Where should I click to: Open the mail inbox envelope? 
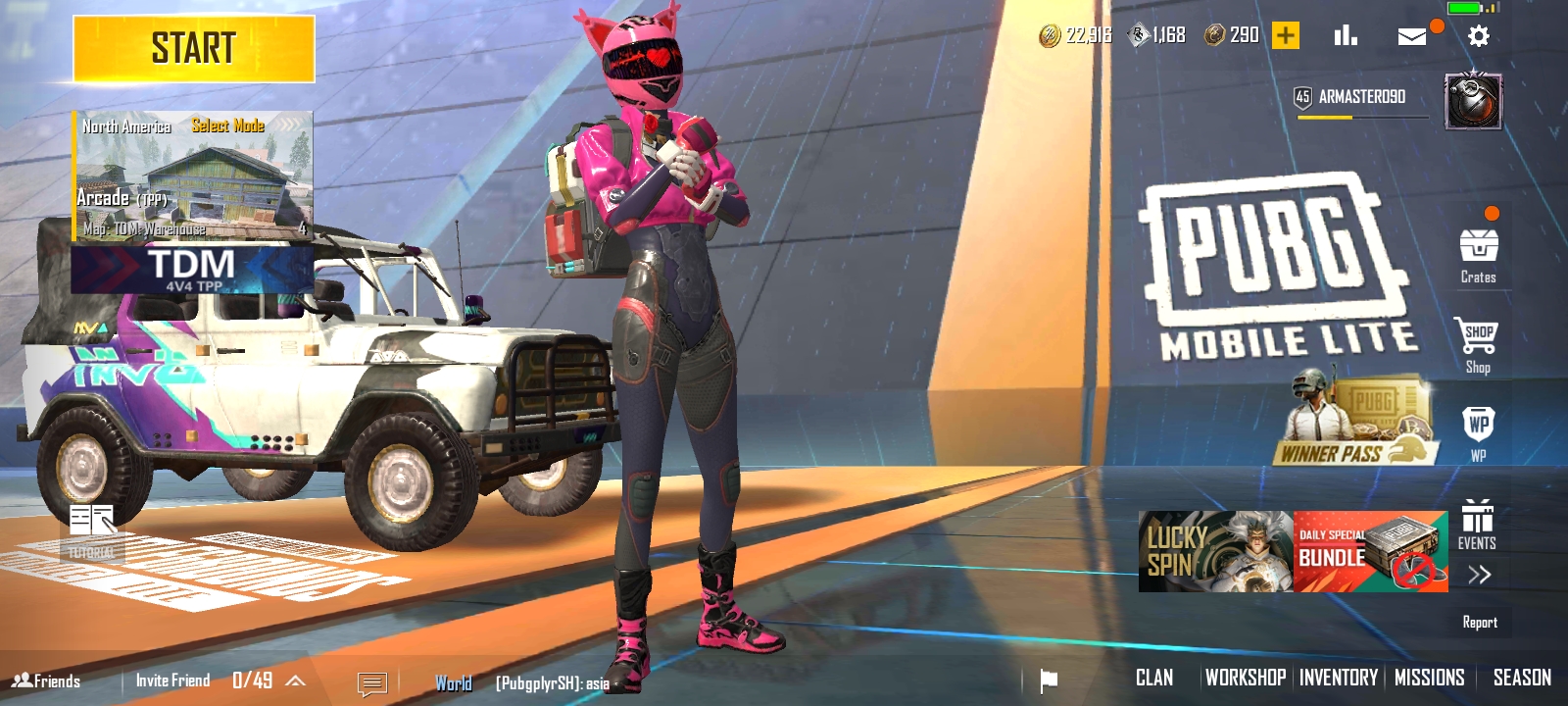point(1411,36)
